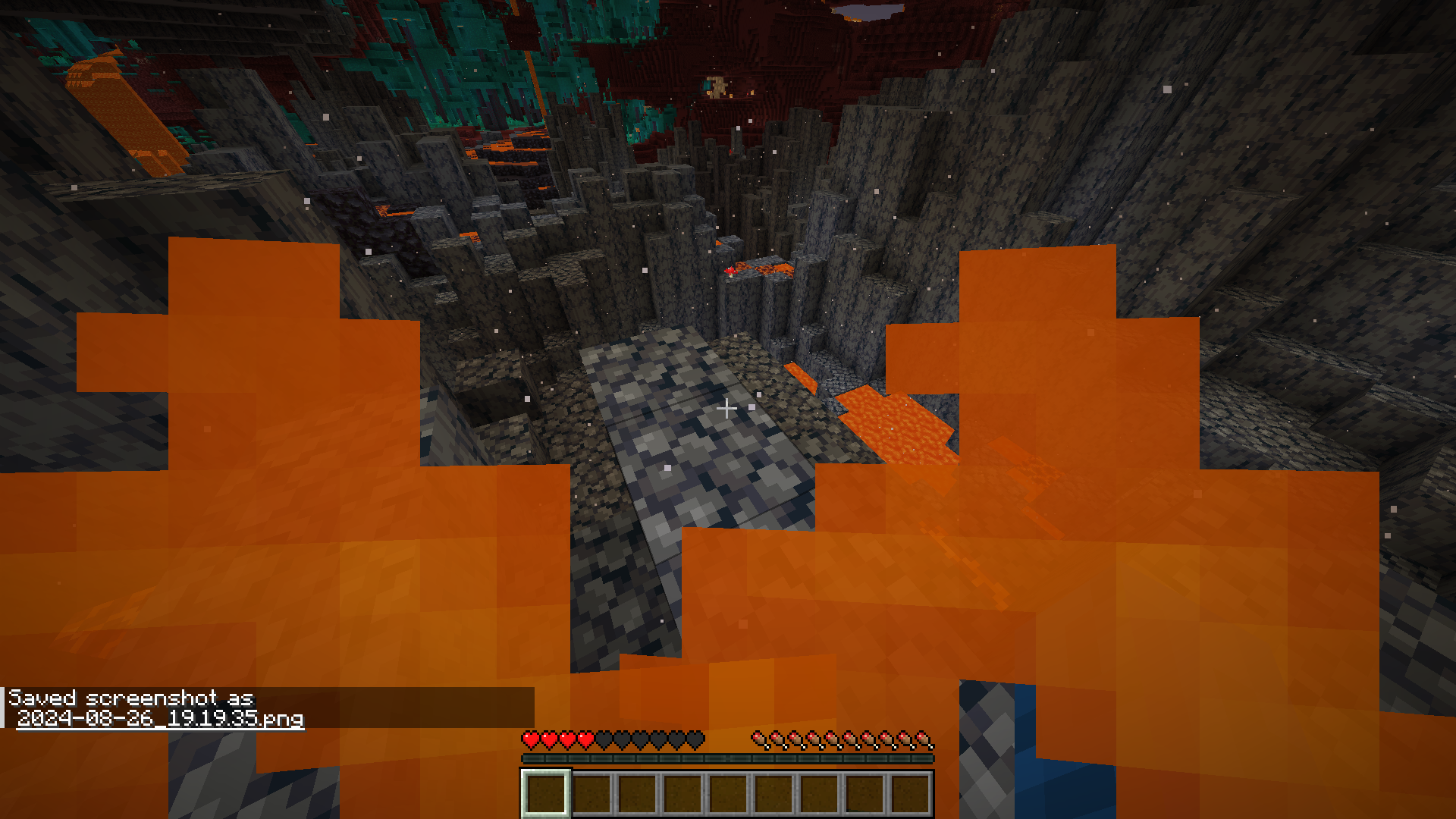Select the last hotbar slot
This screenshot has width=1456, height=819.
[908, 792]
